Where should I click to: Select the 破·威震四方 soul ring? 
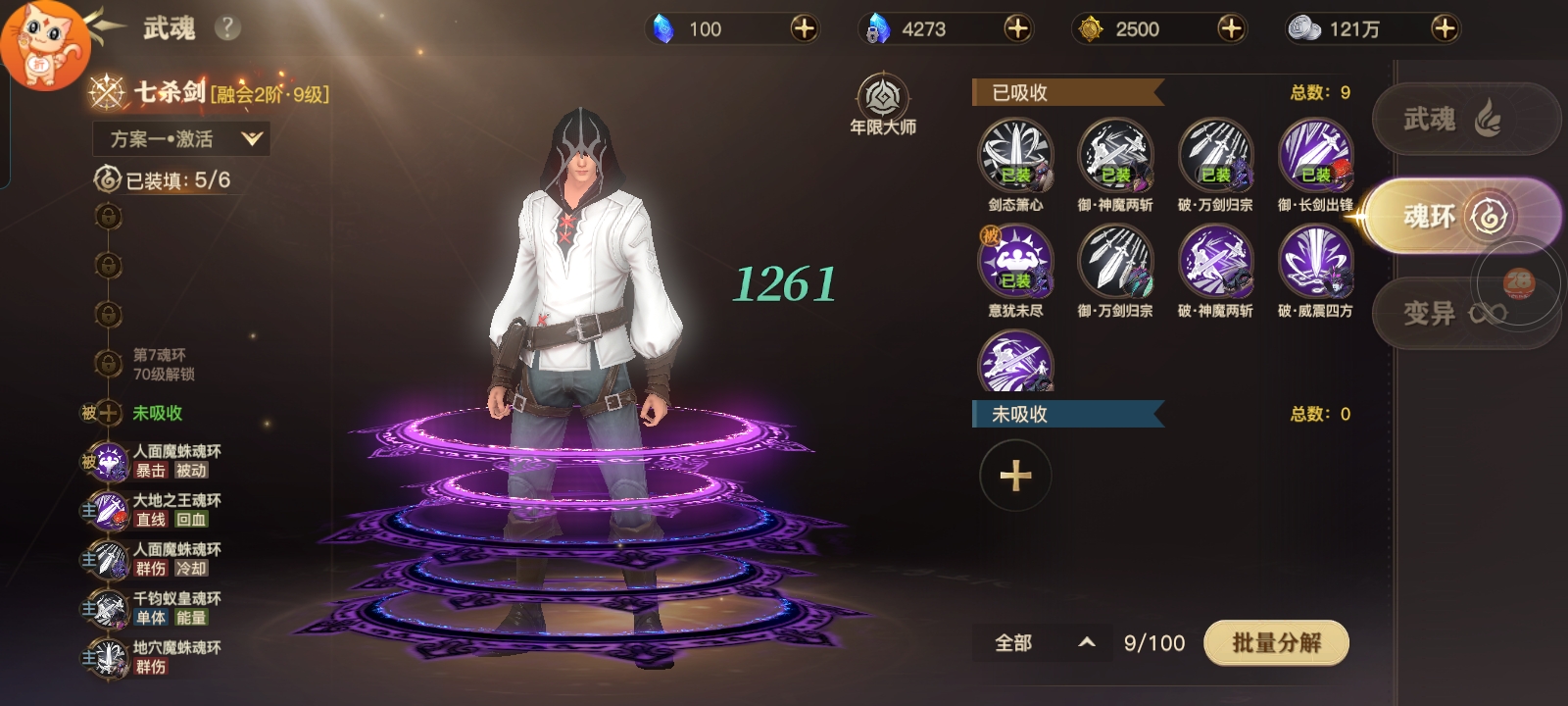coord(1315,262)
